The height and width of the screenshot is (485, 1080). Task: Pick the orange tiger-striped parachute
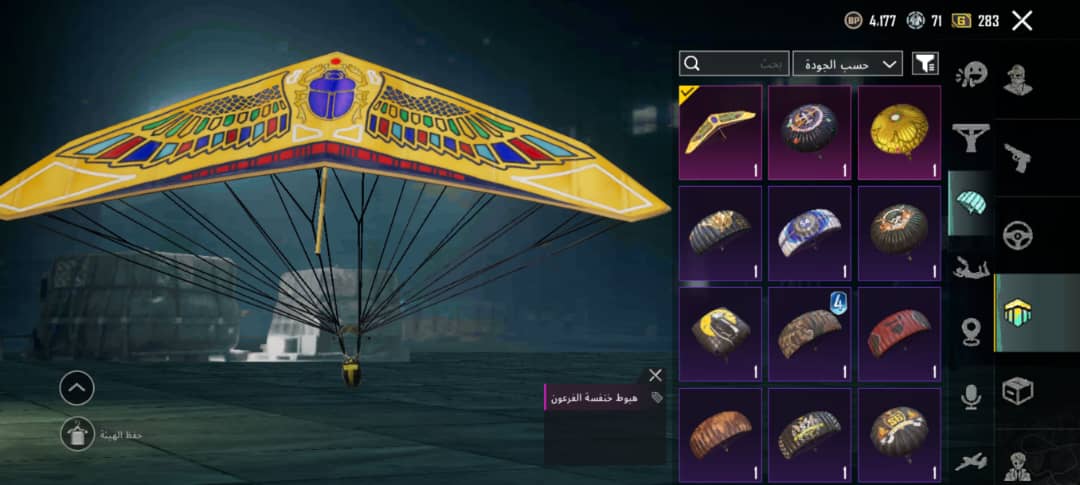720,434
